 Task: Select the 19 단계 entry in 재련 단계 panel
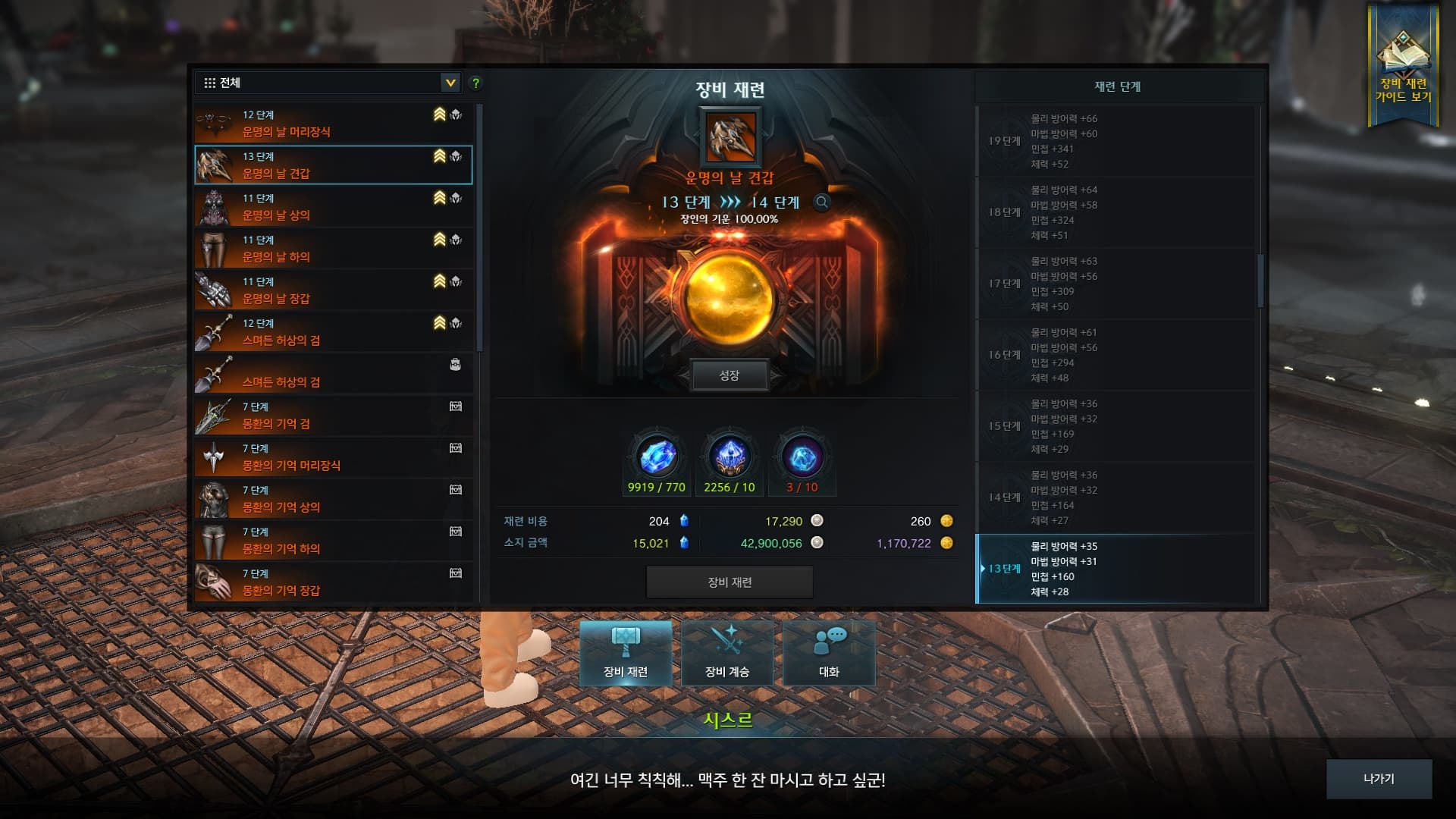click(1115, 141)
